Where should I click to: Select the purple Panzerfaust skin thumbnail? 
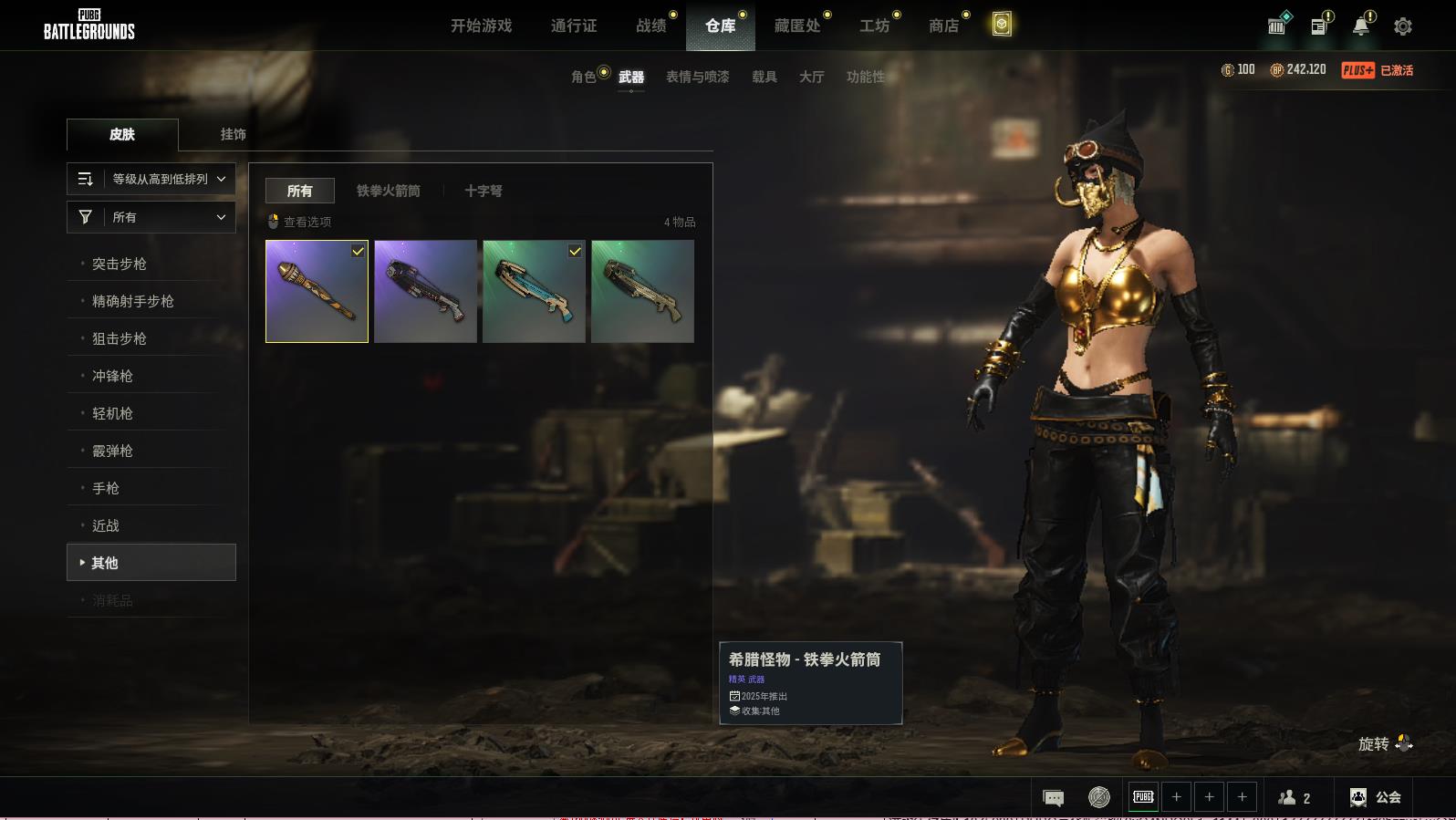pos(317,291)
